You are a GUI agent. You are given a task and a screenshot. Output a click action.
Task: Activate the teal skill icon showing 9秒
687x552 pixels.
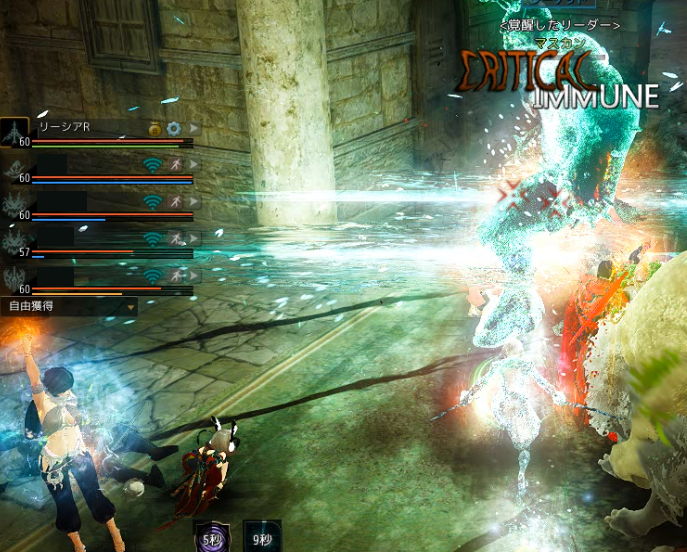pyautogui.click(x=261, y=536)
